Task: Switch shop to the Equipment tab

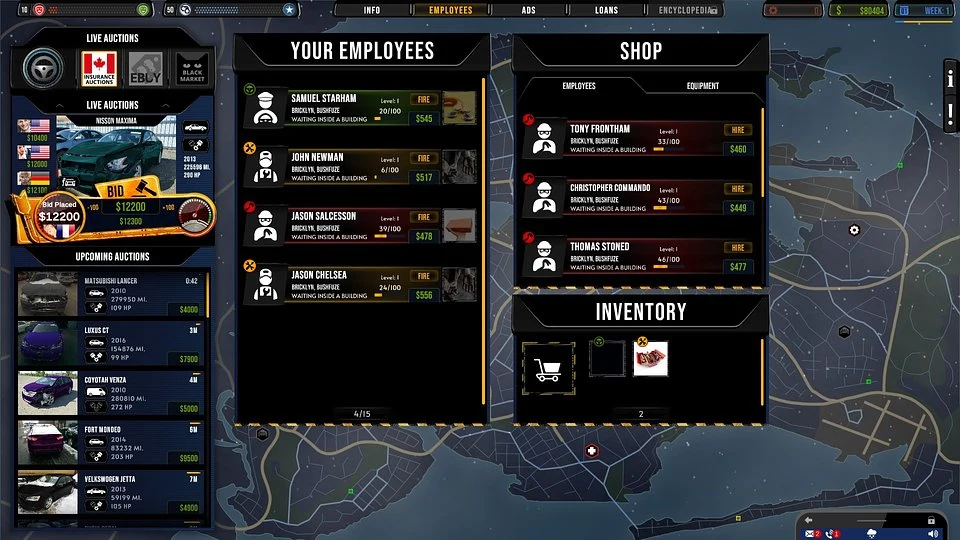Action: click(x=702, y=86)
